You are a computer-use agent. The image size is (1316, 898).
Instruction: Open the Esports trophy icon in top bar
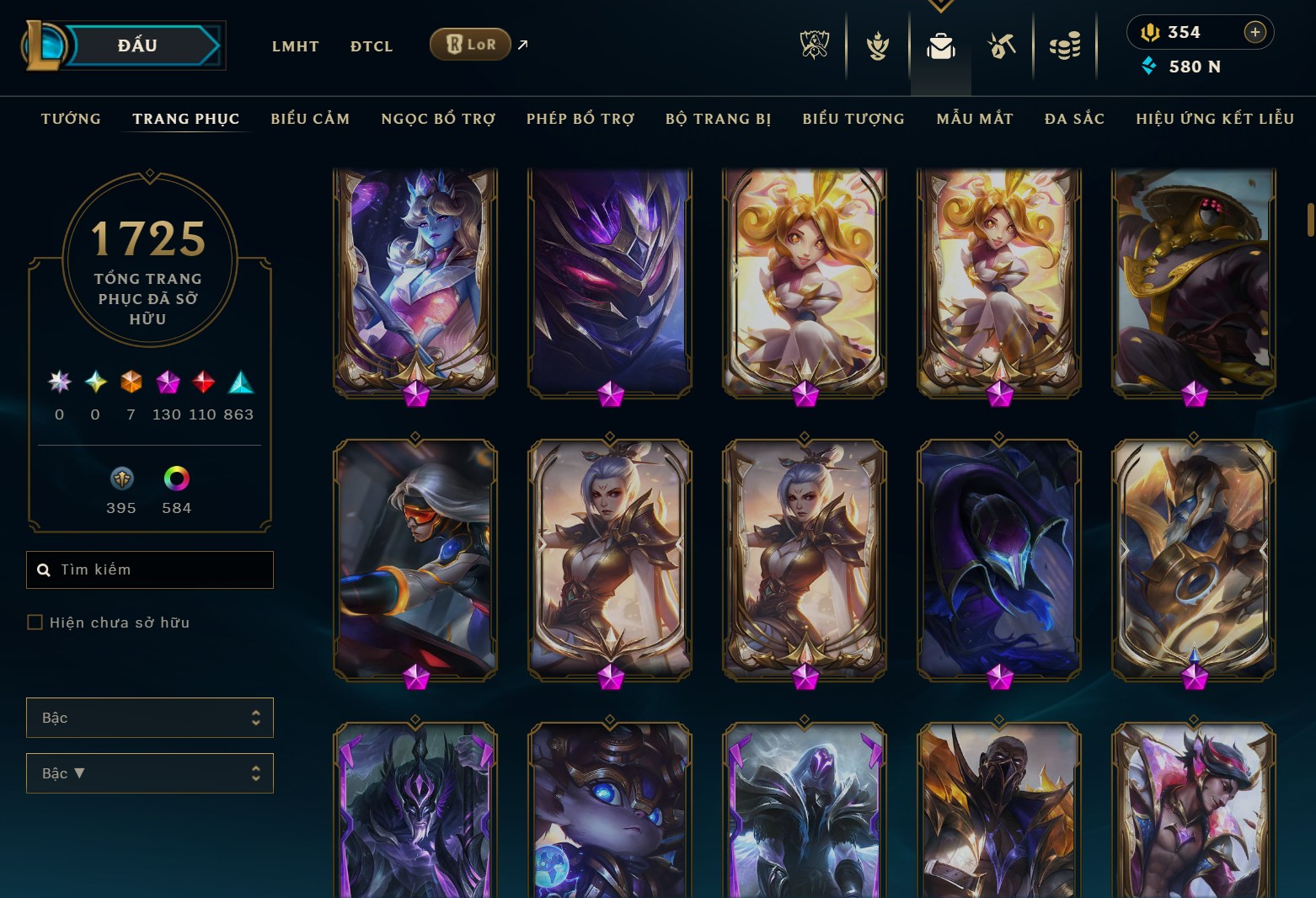pyautogui.click(x=813, y=46)
